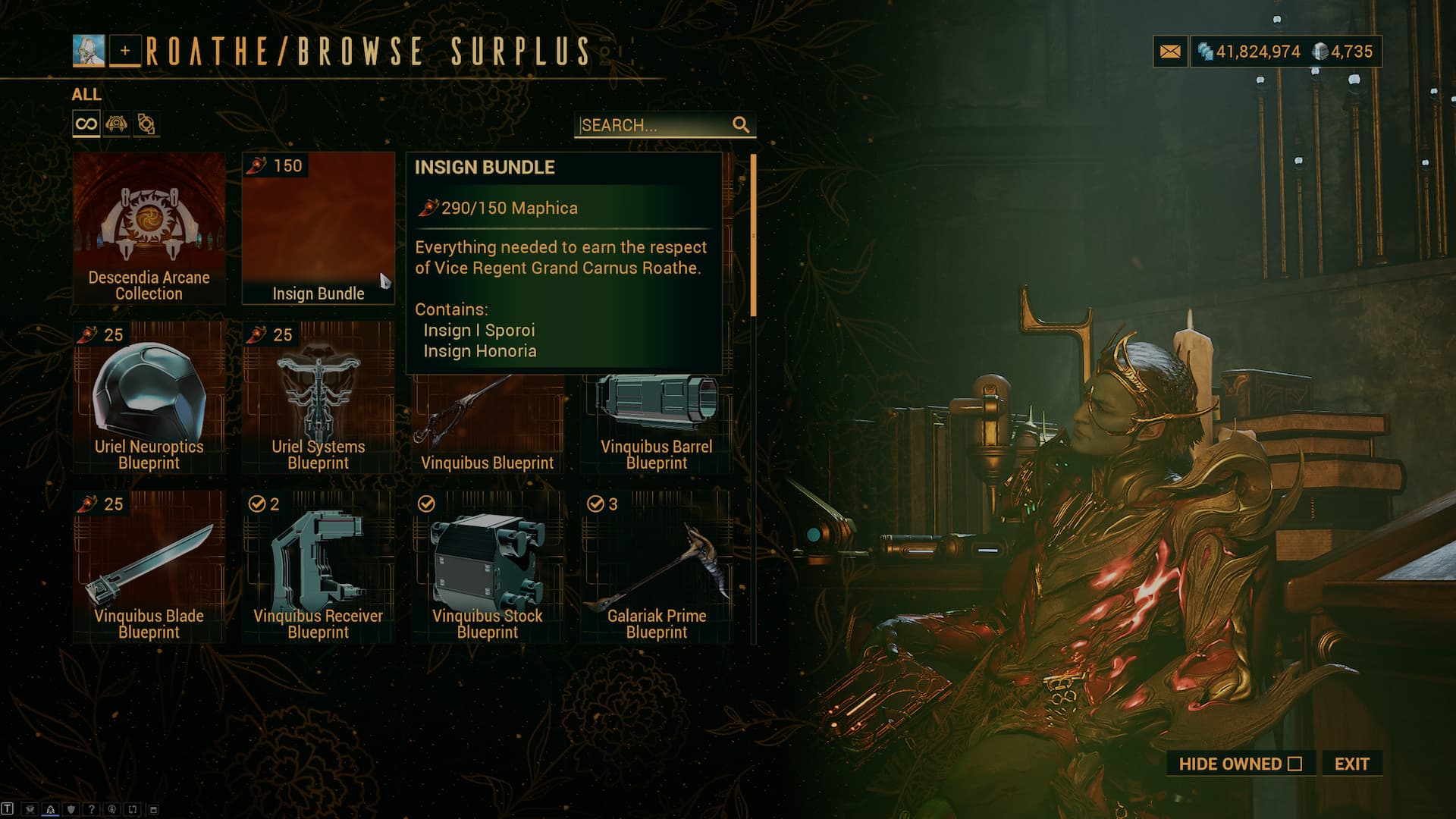Choose the Insign Bundle item
1456x819 pixels.
coord(318,227)
